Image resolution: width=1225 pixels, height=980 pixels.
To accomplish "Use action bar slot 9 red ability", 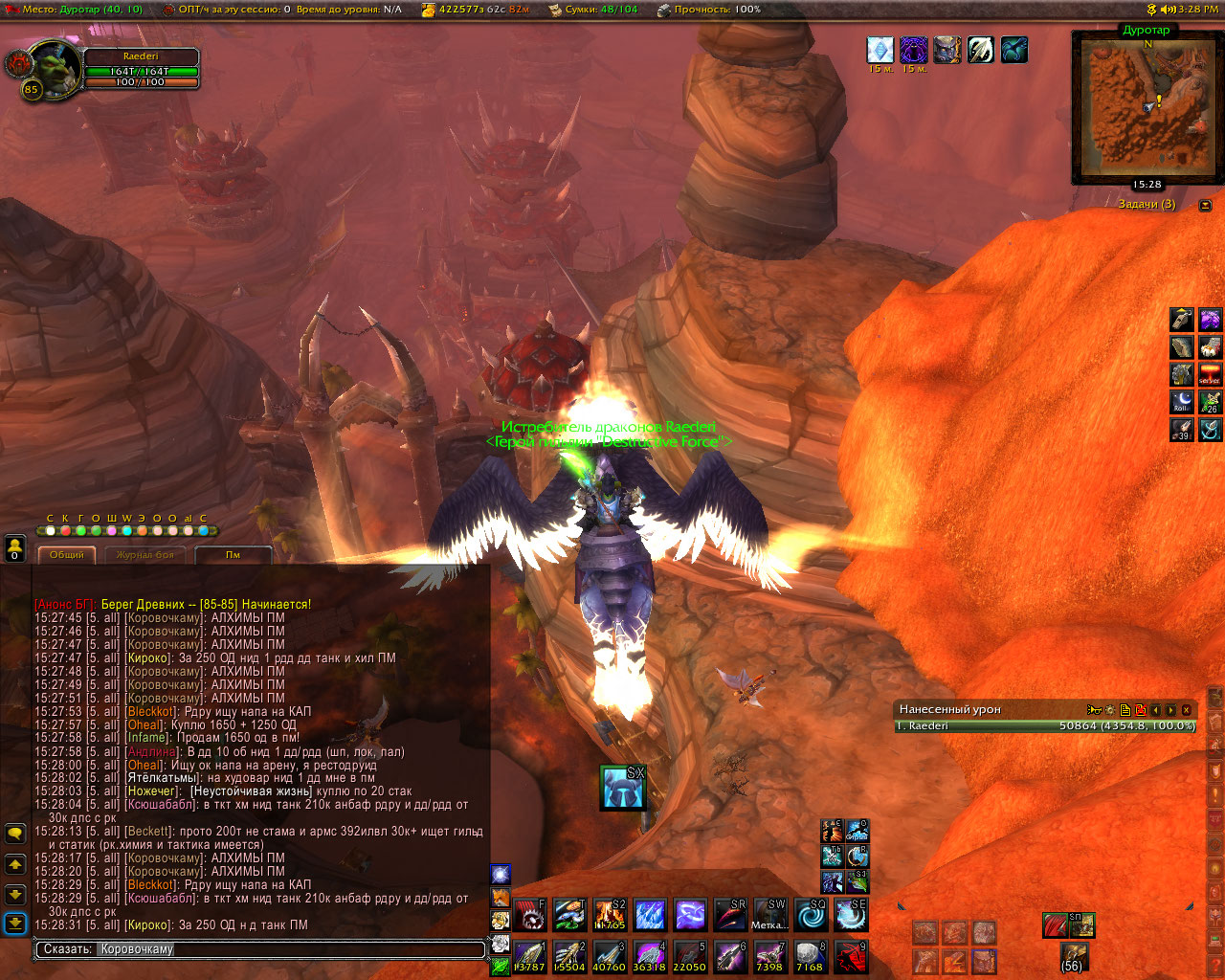I will click(x=851, y=956).
